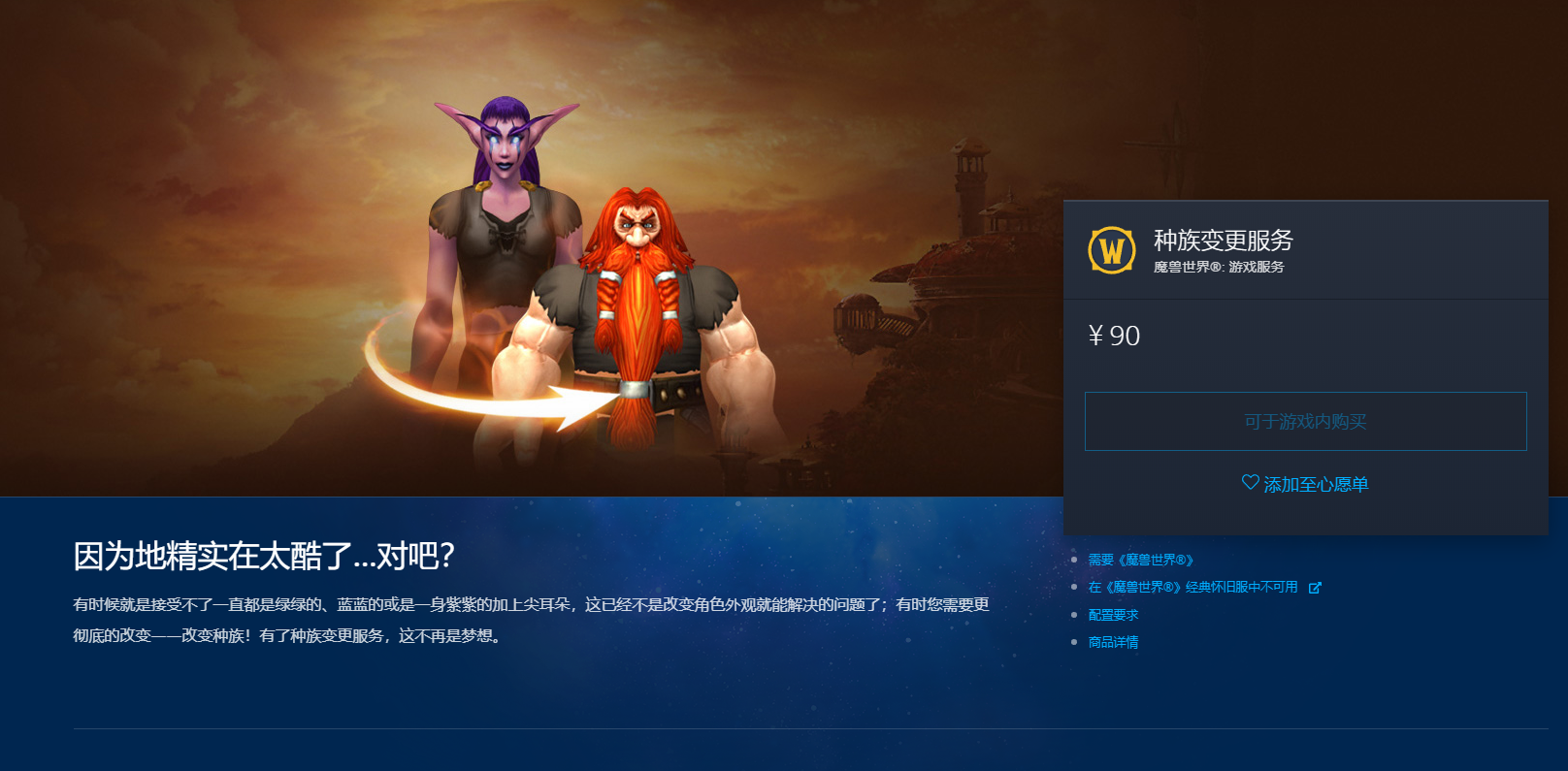1568x771 pixels.
Task: Add to wishlist via 添加至心愿单
Action: [1305, 484]
